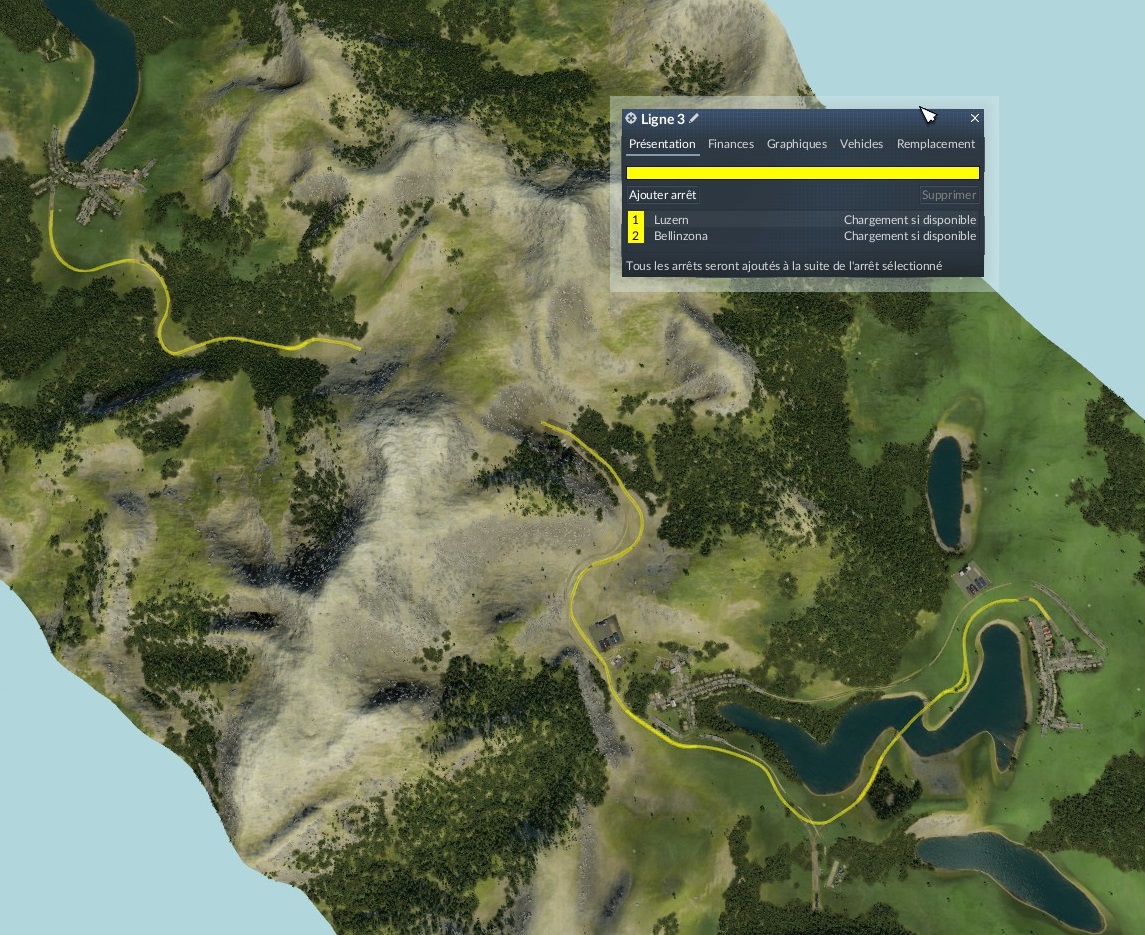Close the Ligne 3 window
This screenshot has height=935, width=1145.
coord(975,118)
